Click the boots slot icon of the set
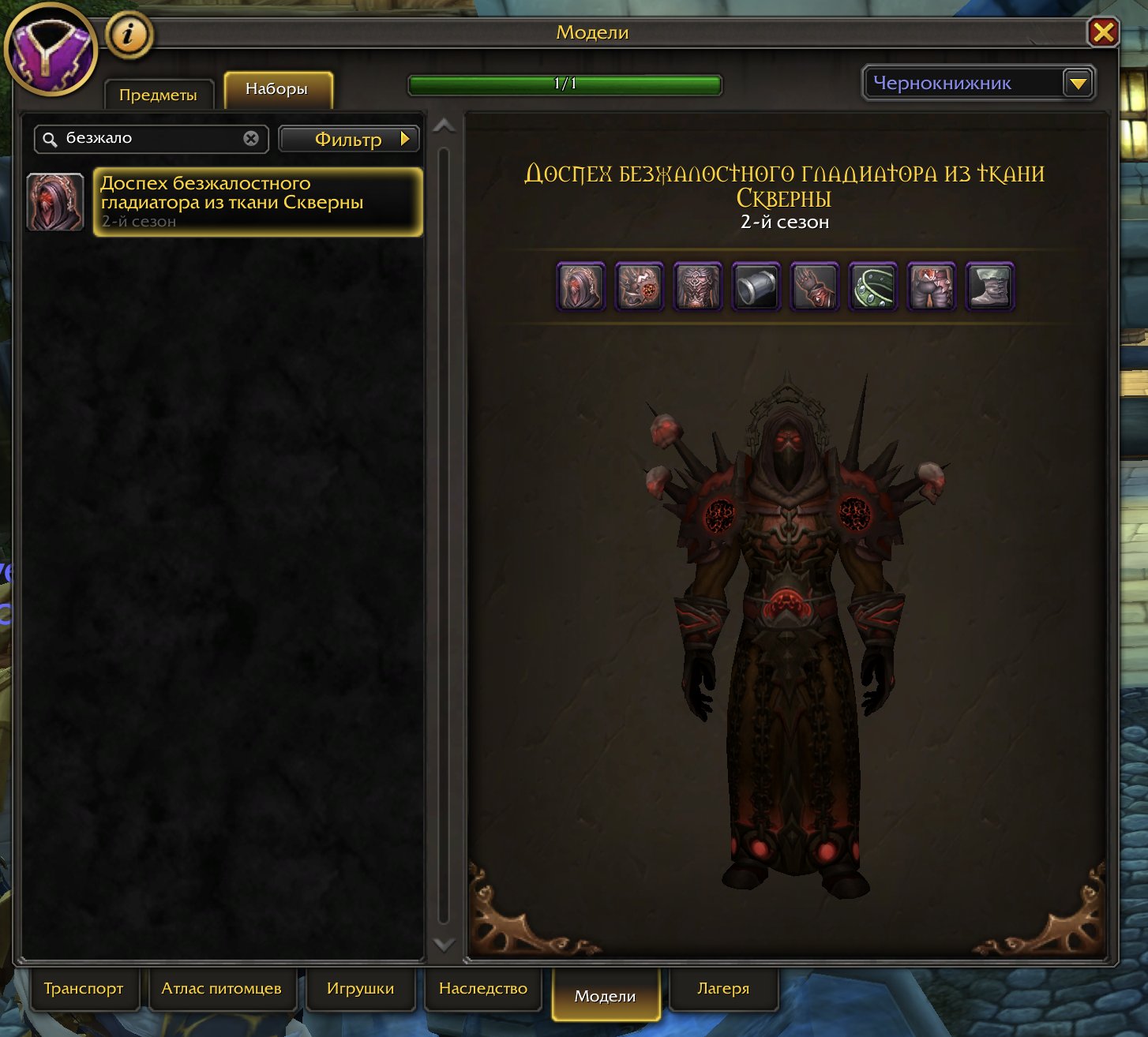Screen dimensions: 1148x1037 (990, 286)
